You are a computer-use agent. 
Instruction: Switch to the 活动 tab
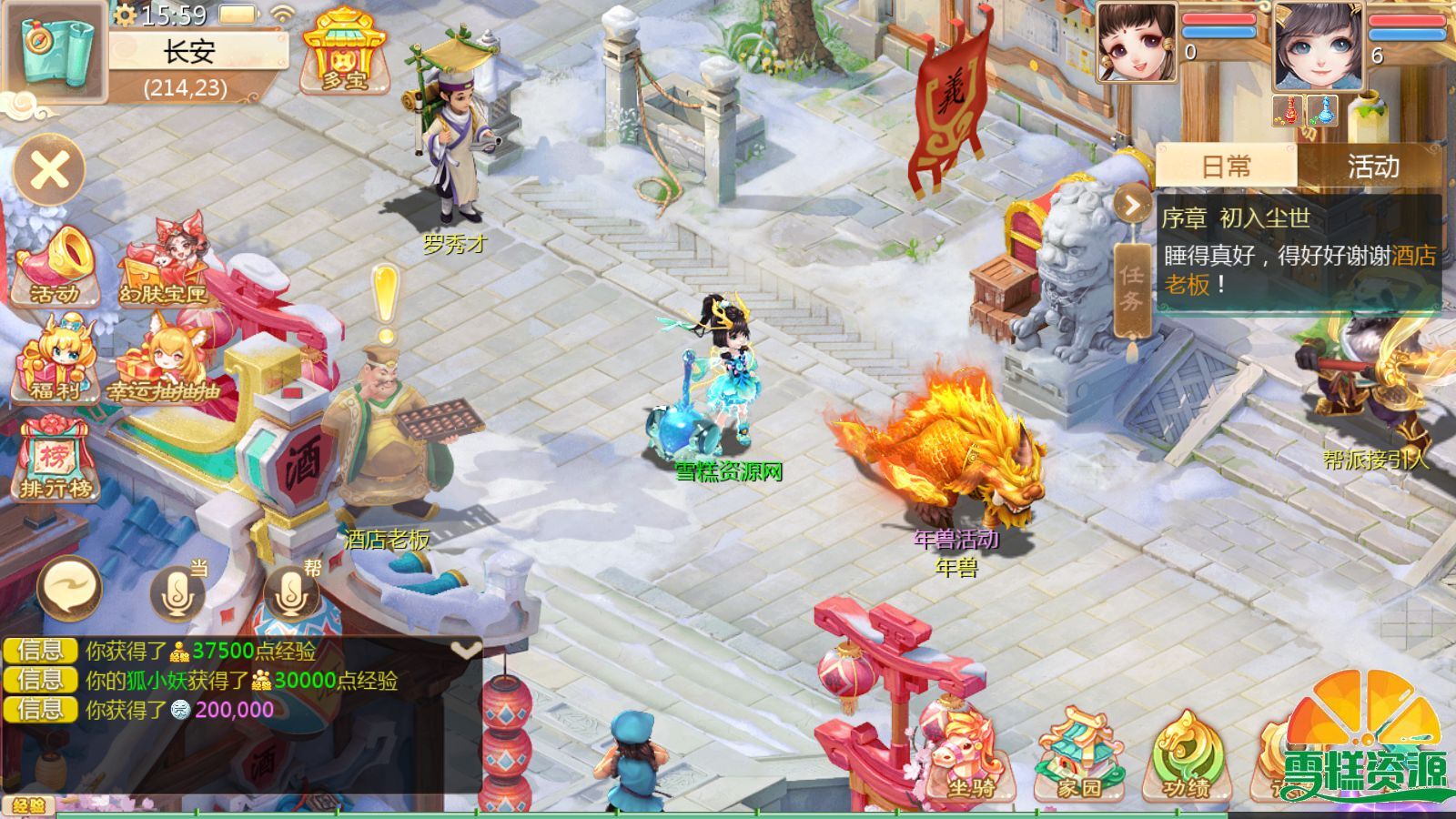(x=1372, y=167)
